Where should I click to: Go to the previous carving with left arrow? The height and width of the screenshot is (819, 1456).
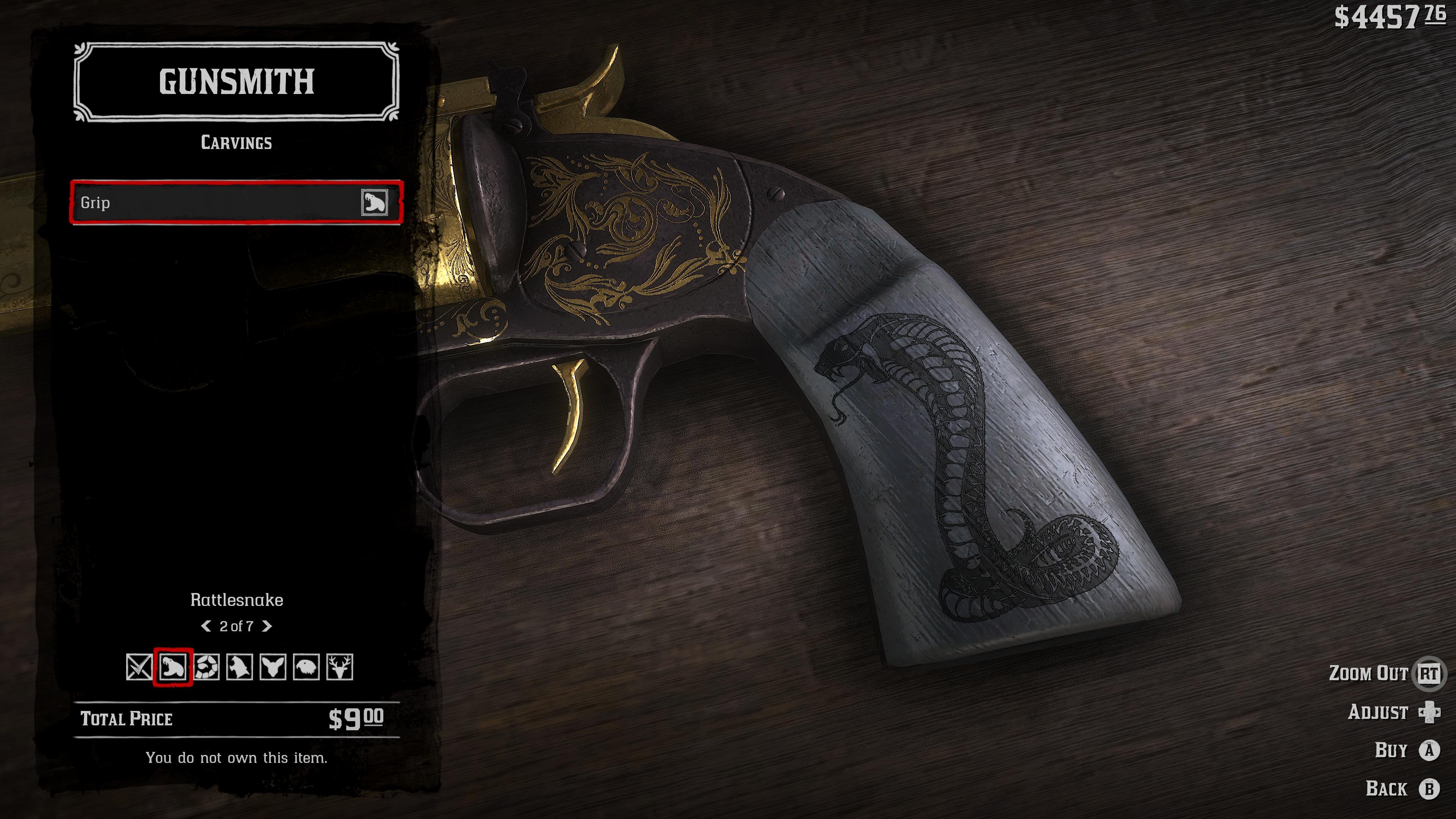pos(206,626)
